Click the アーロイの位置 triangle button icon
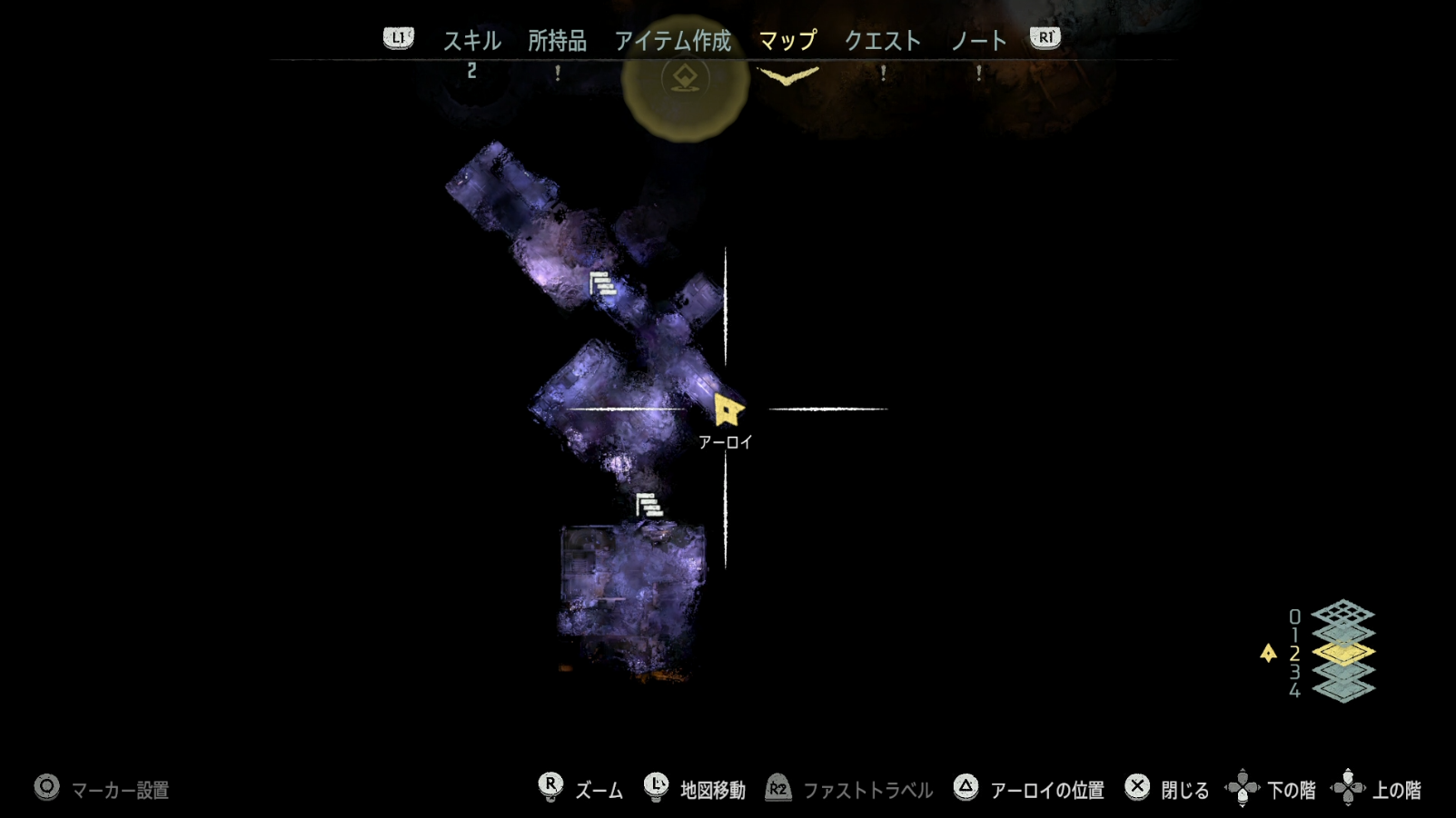The width and height of the screenshot is (1456, 818). point(965,787)
